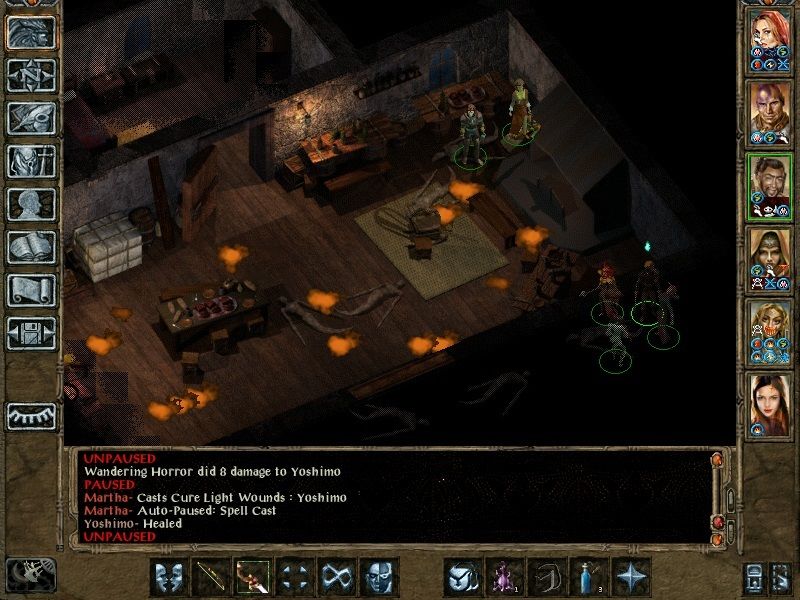Open the area map screen
The height and width of the screenshot is (600, 800).
[x=31, y=75]
